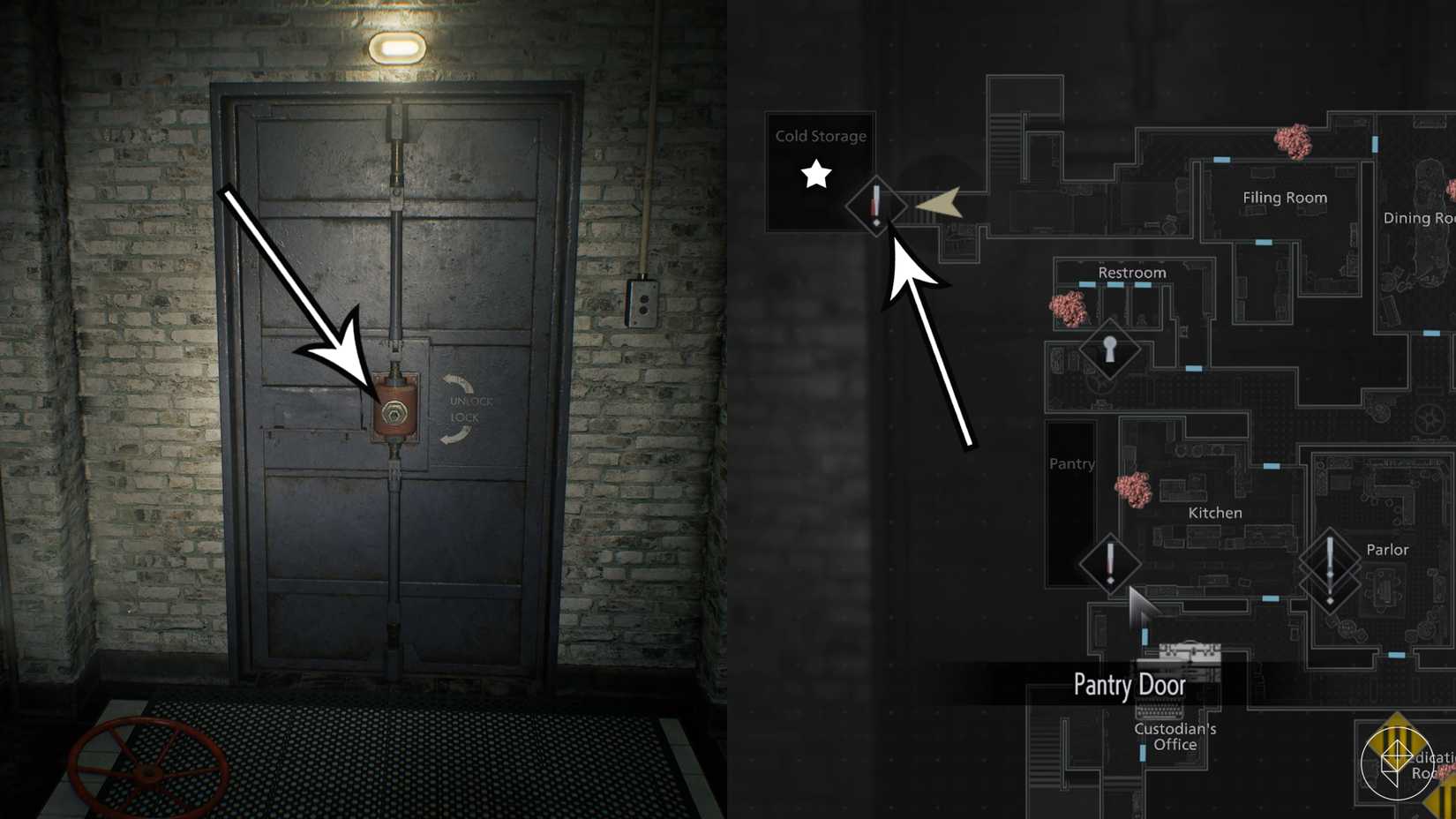This screenshot has width=1456, height=819.
Task: Click the Cold Storage room label
Action: click(x=820, y=136)
